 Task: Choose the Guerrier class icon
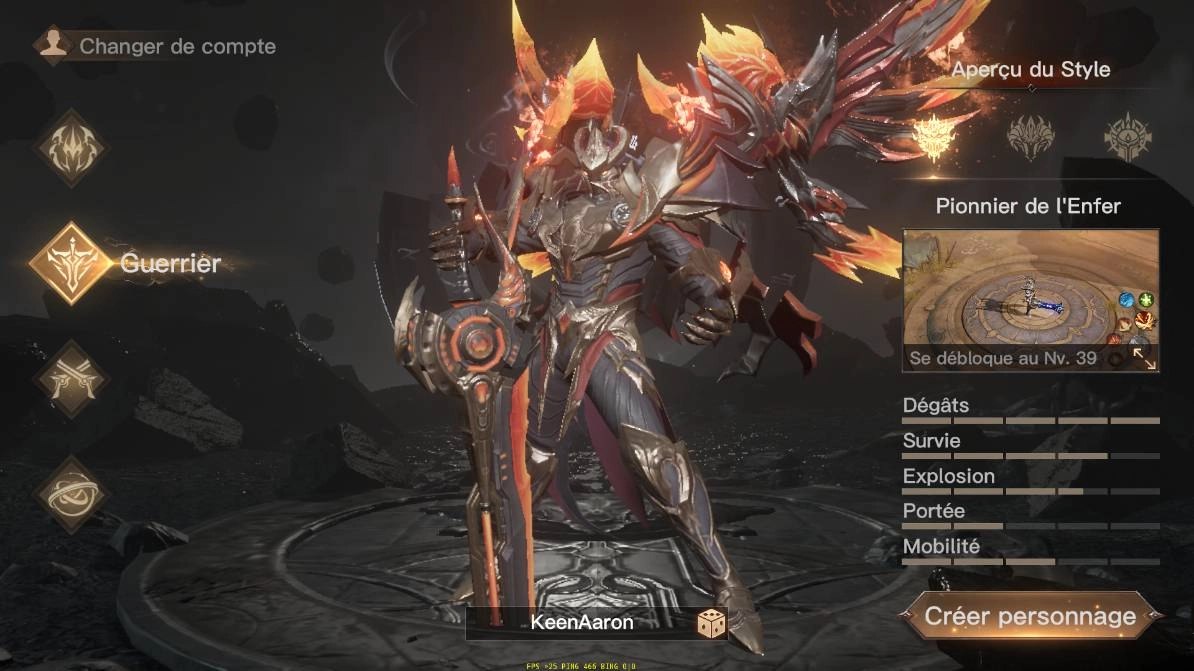click(71, 264)
